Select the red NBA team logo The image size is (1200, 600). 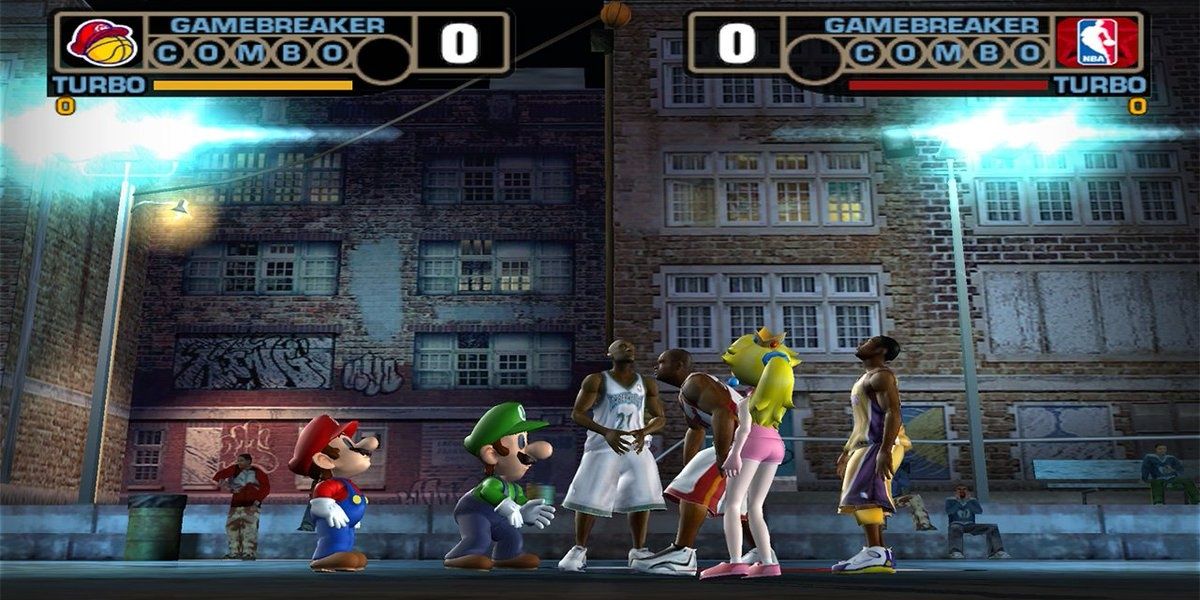pos(1098,42)
